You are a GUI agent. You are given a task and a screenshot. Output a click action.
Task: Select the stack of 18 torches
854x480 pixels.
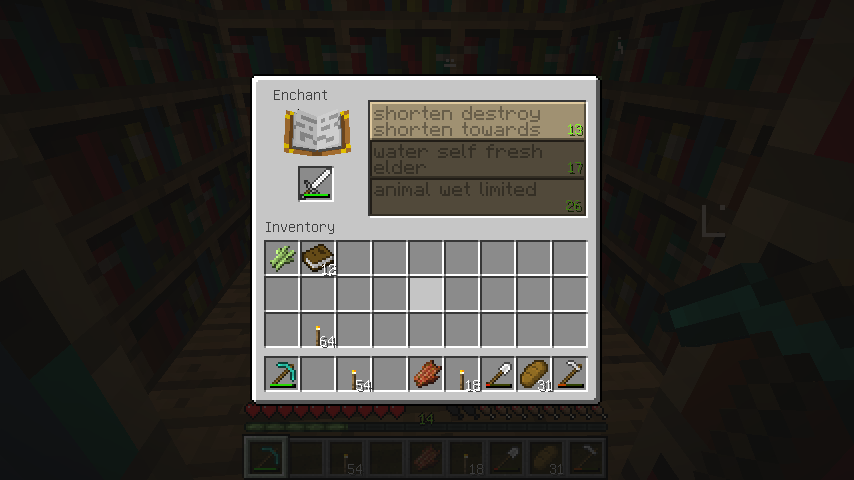[461, 374]
